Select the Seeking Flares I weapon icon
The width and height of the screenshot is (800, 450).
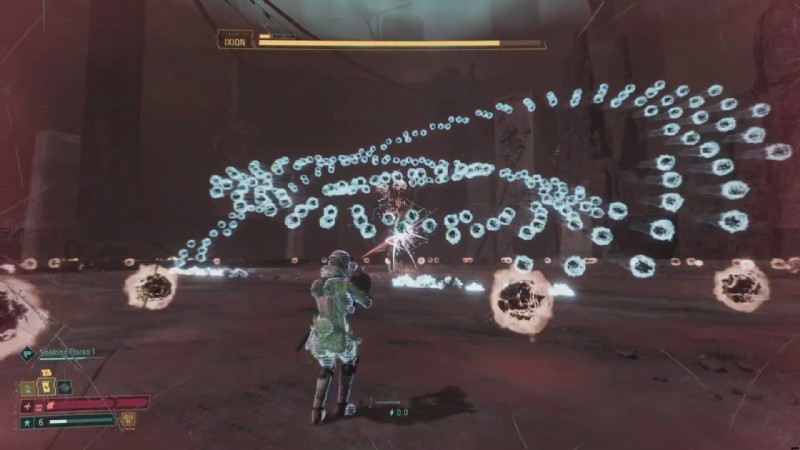[x=28, y=353]
